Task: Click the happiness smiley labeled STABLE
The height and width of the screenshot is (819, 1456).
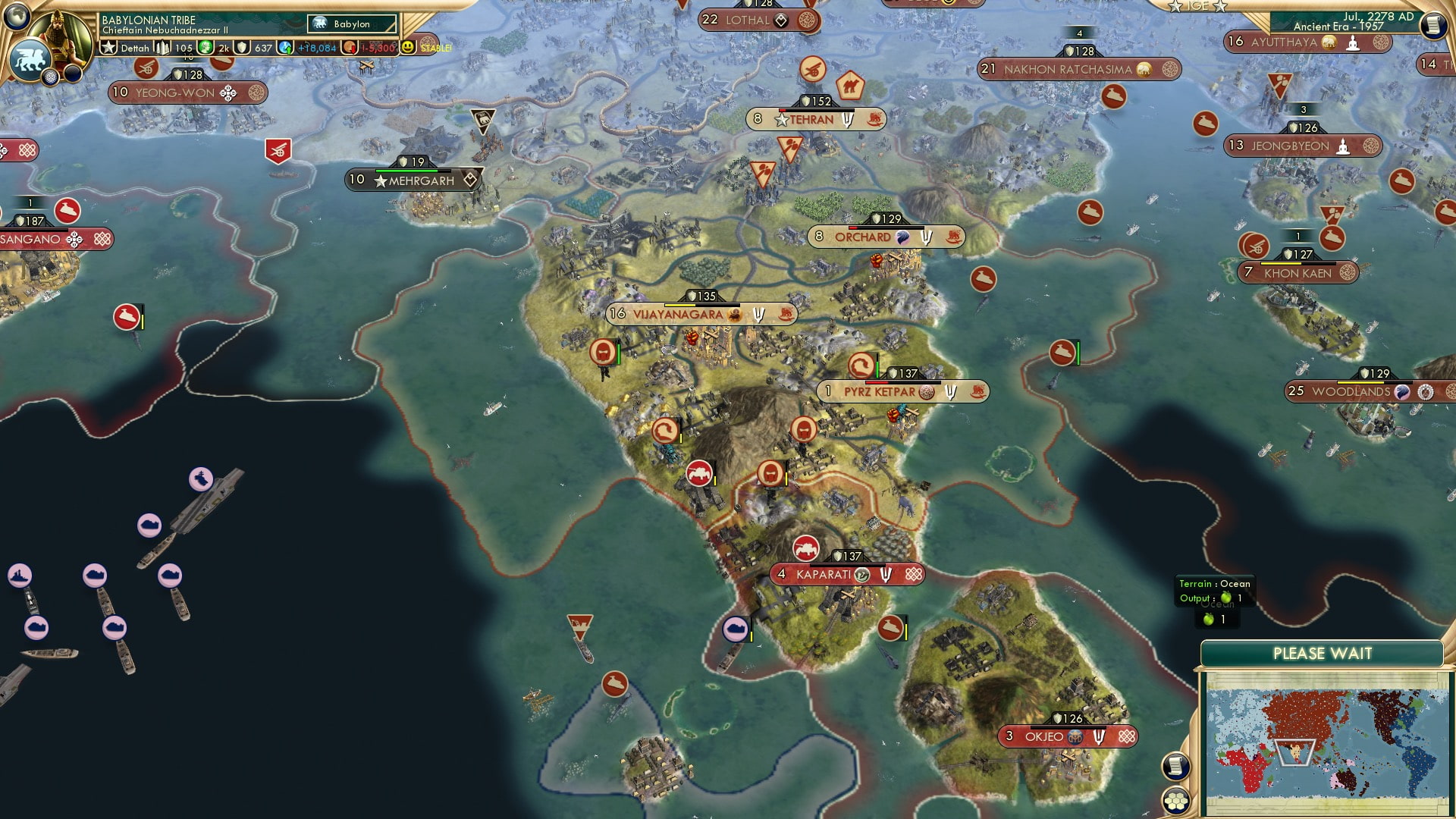Action: pyautogui.click(x=409, y=47)
